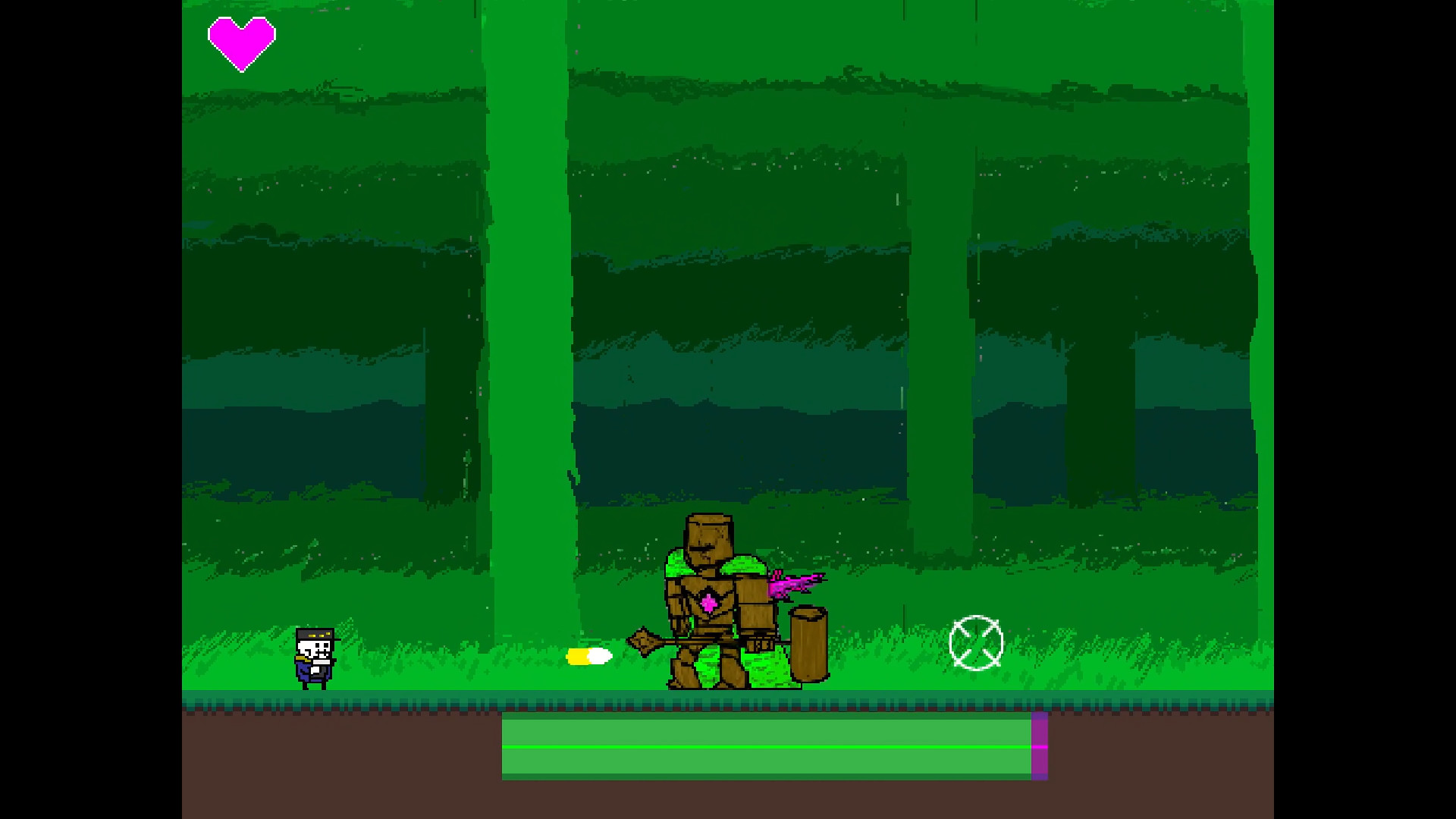Click the green moss shoulder armor

click(x=743, y=565)
